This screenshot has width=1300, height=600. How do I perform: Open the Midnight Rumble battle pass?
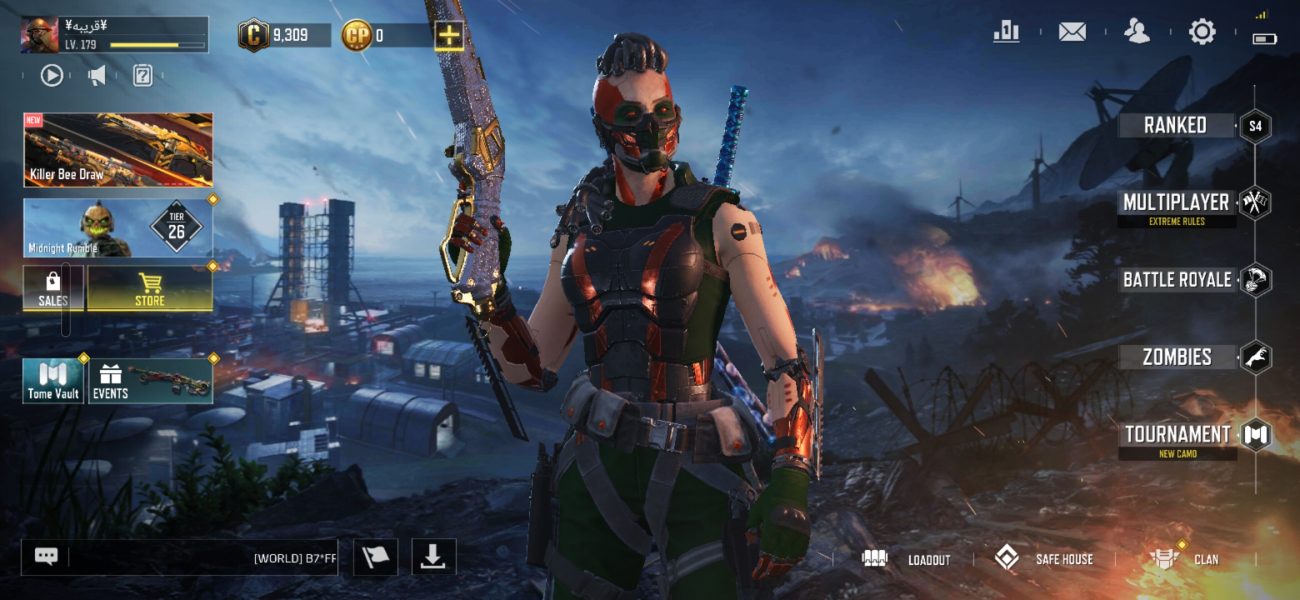pyautogui.click(x=118, y=228)
